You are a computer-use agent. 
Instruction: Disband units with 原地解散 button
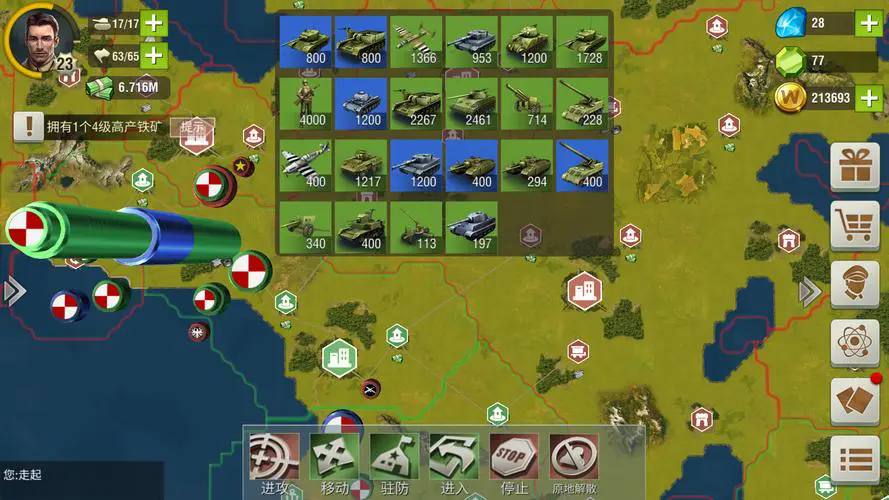574,458
